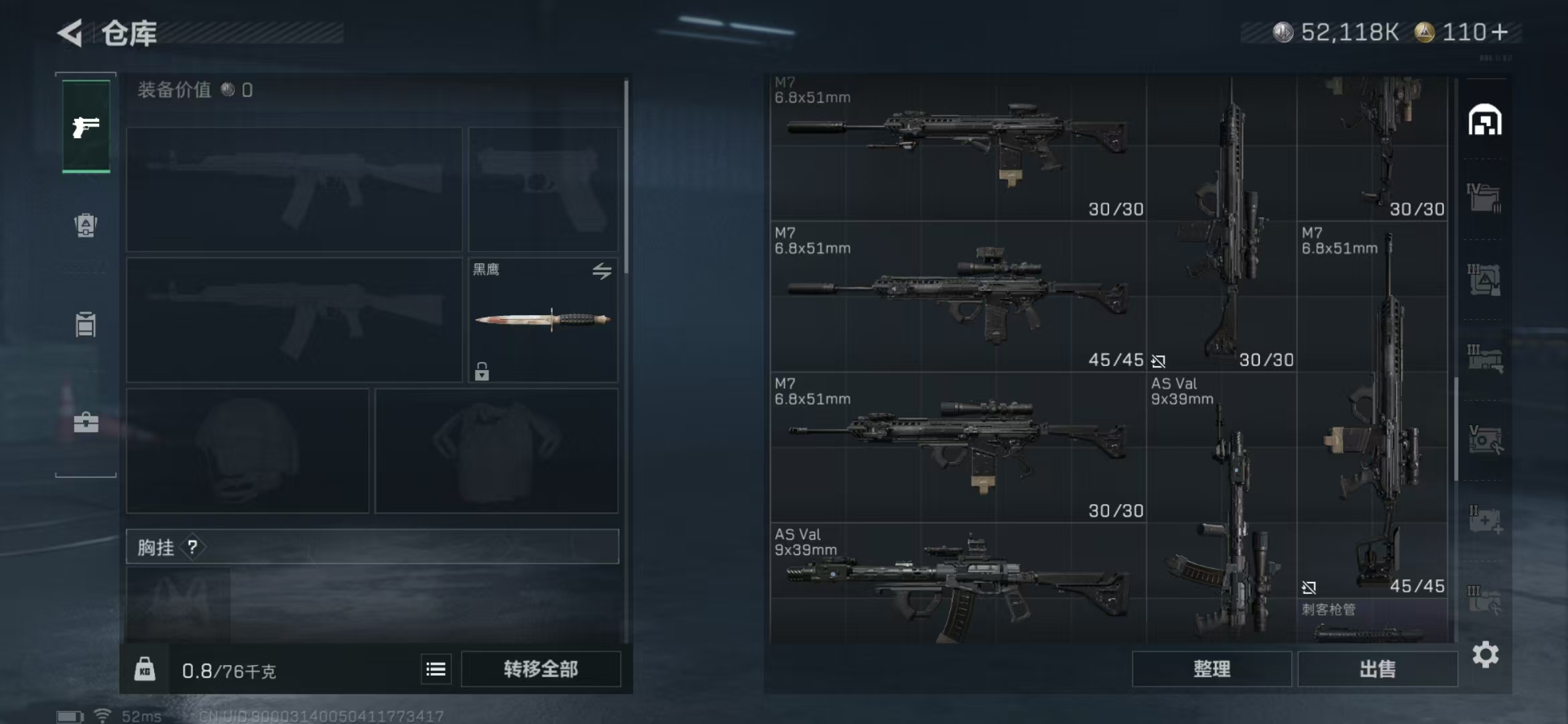Open the level II medical container tab

click(1484, 520)
